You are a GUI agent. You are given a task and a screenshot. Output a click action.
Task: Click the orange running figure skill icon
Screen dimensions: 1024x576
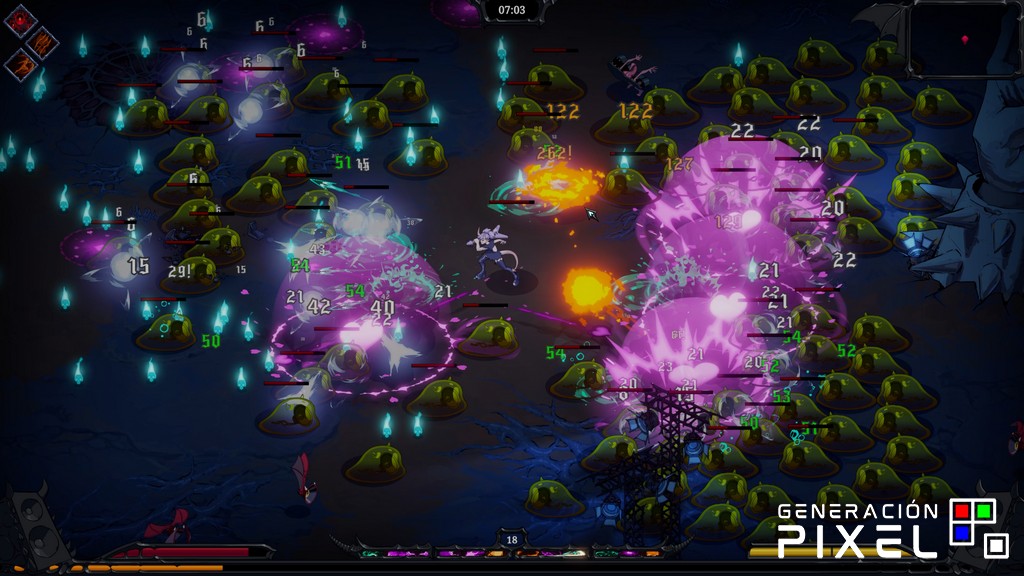tap(20, 65)
